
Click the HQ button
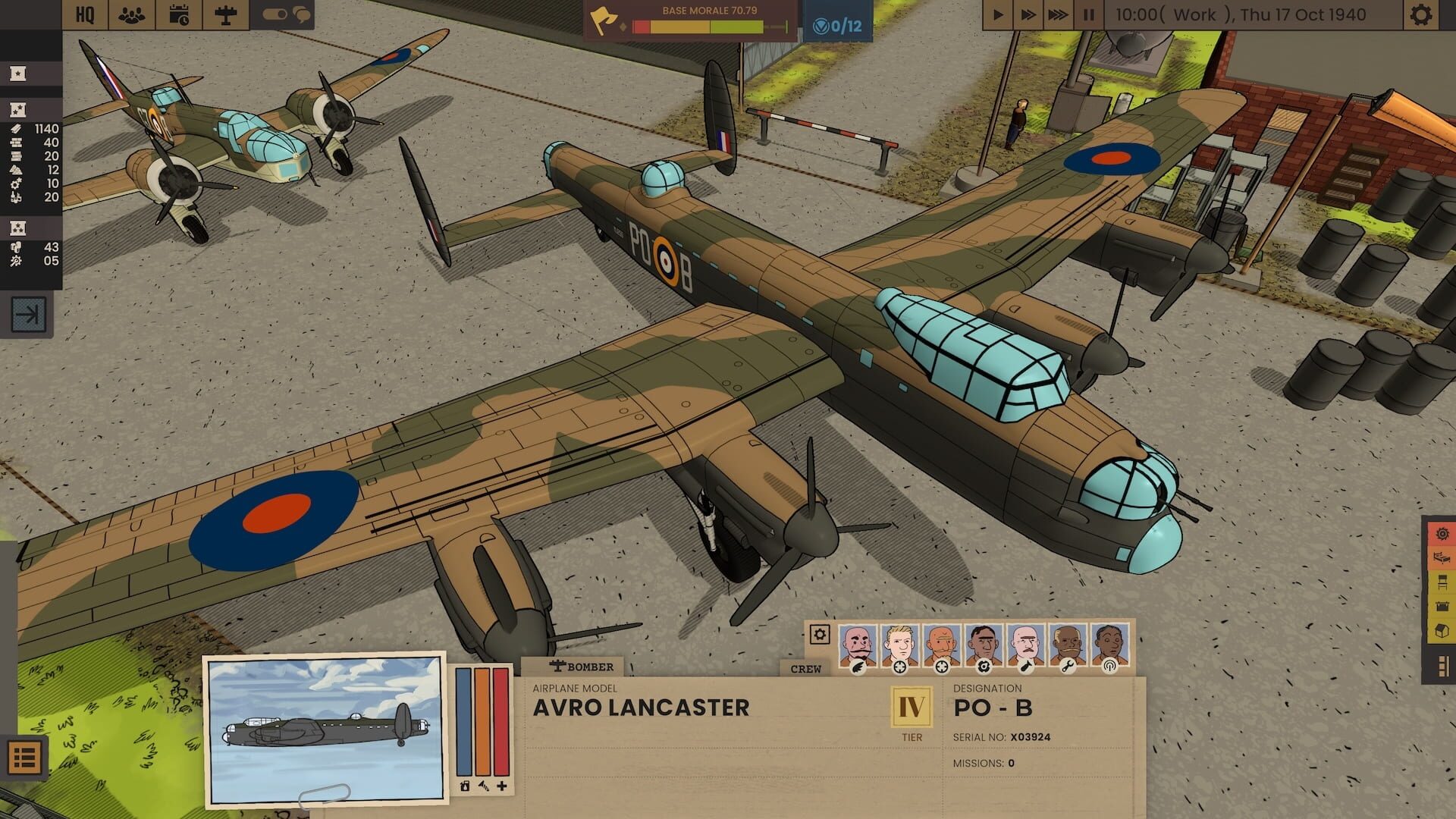point(85,13)
